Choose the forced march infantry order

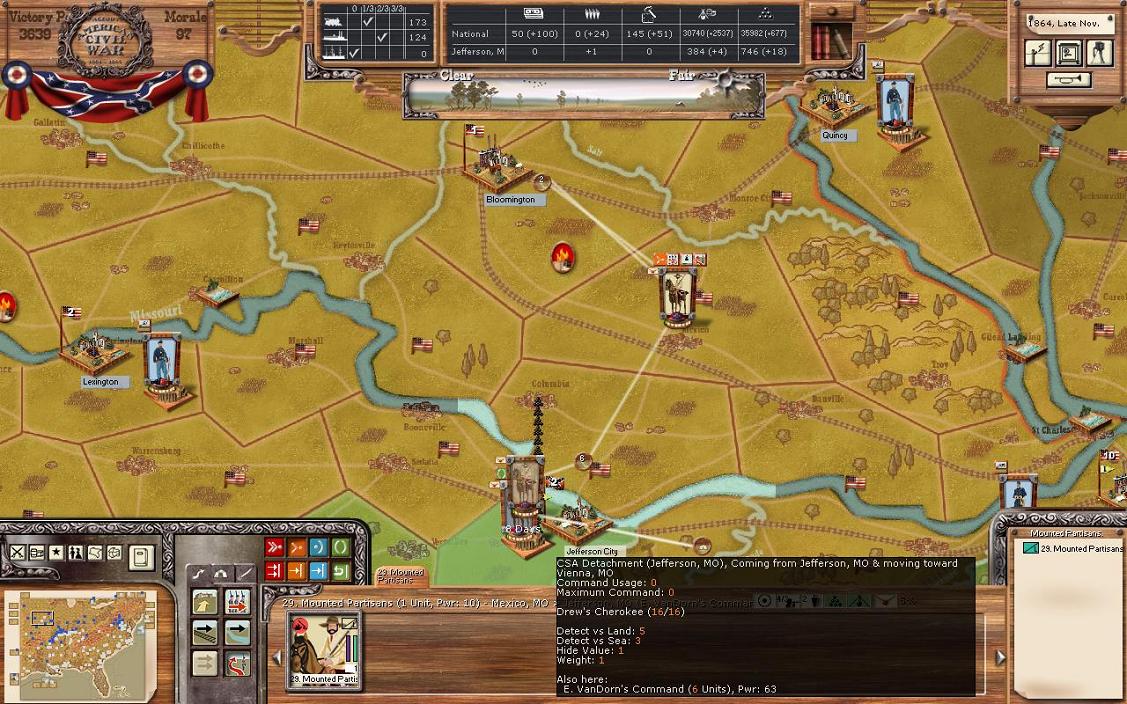pyautogui.click(x=237, y=601)
